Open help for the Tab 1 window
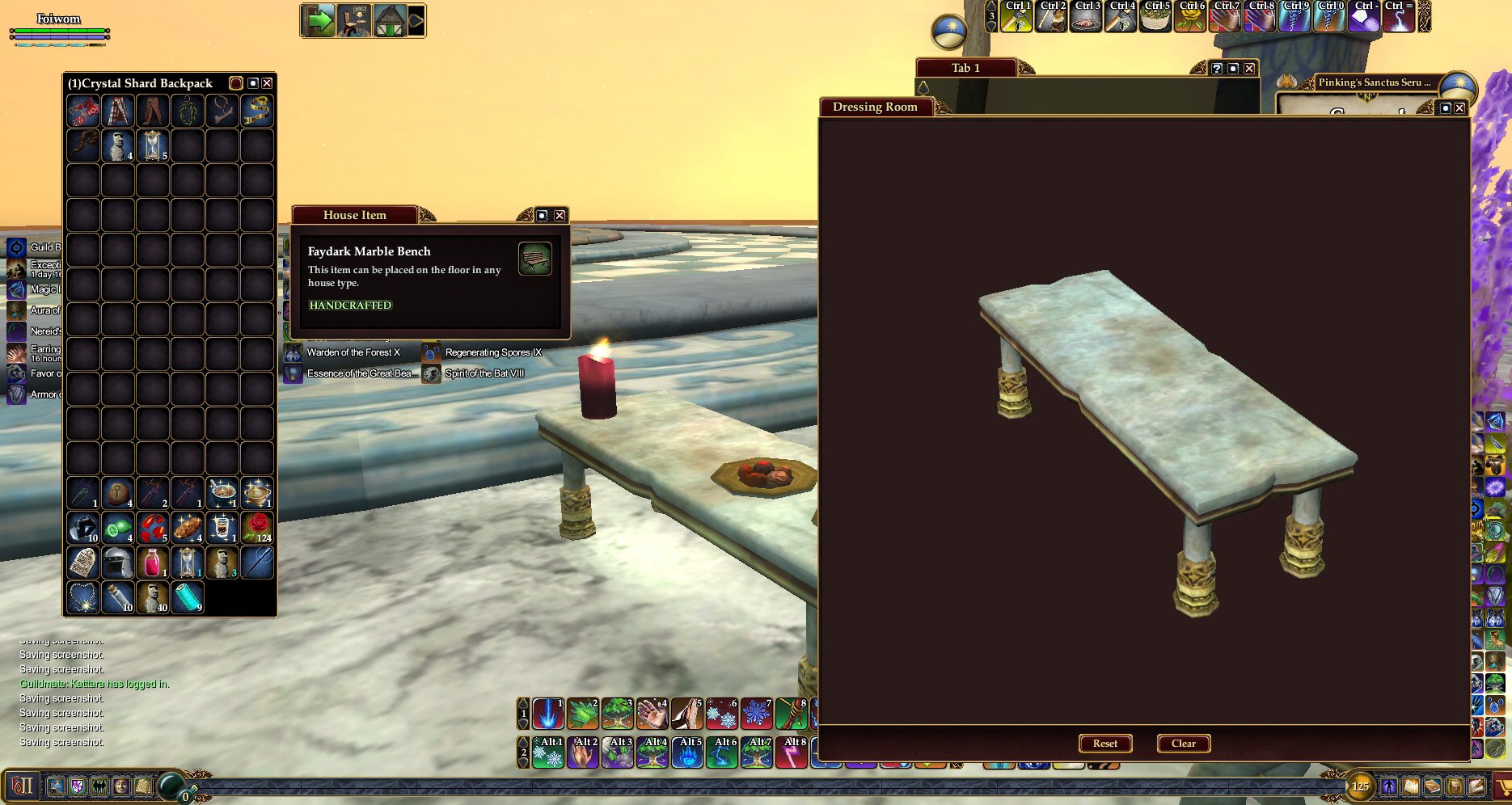 point(1217,69)
